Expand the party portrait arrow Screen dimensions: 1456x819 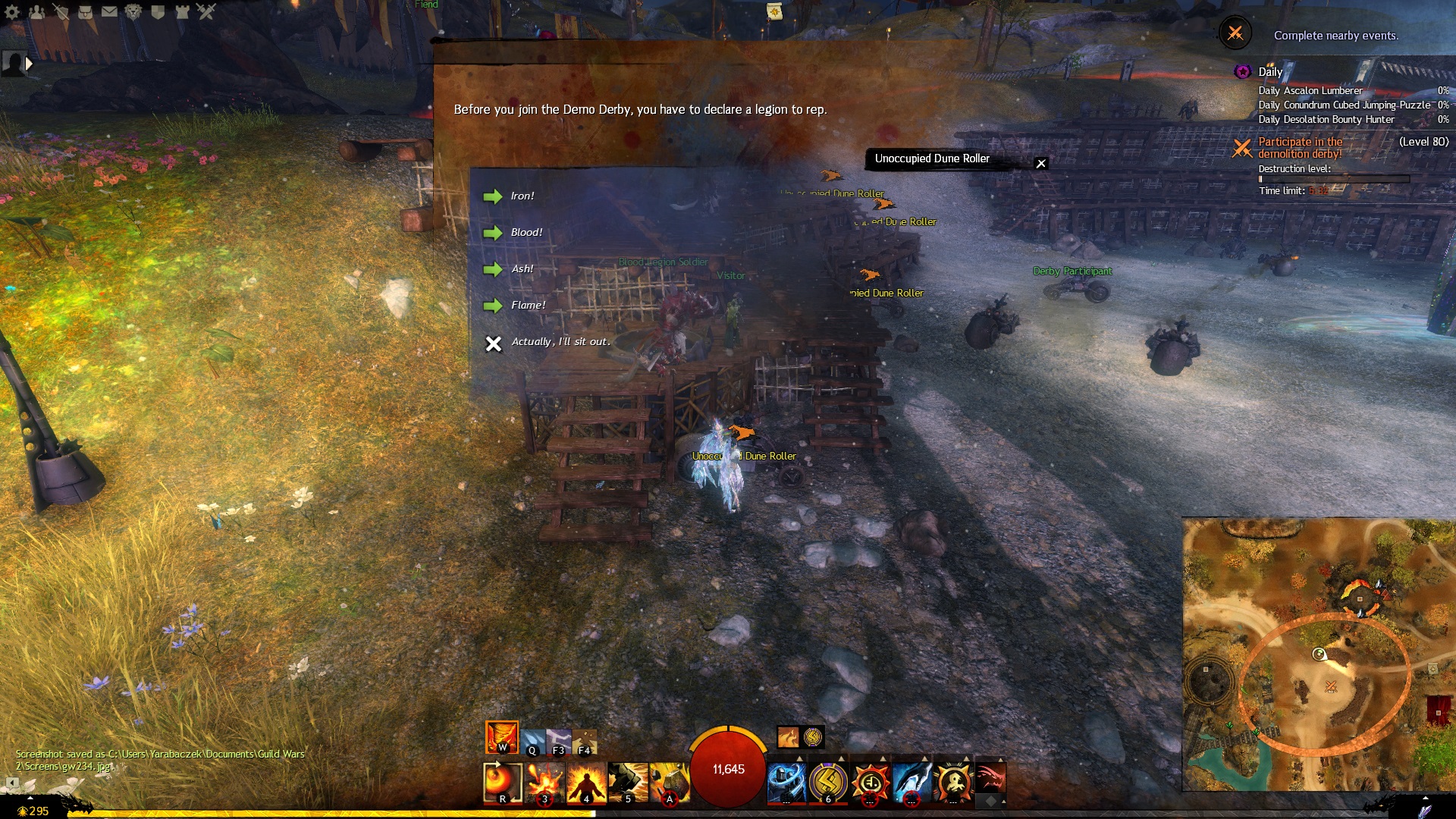coord(29,64)
